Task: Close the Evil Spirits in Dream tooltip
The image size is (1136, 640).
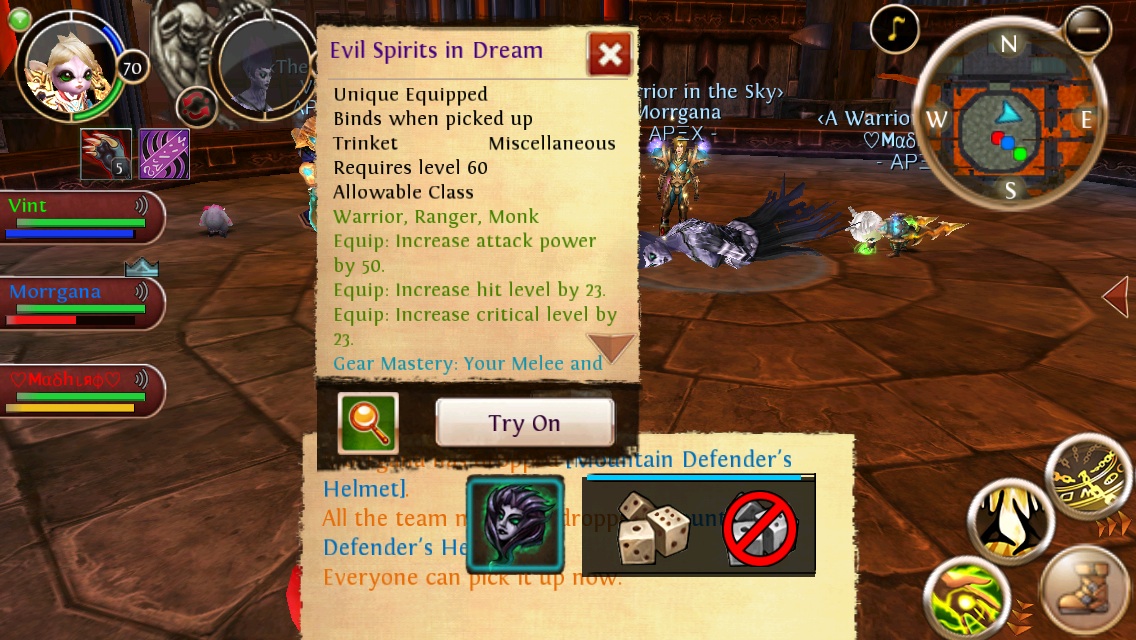Action: point(609,54)
